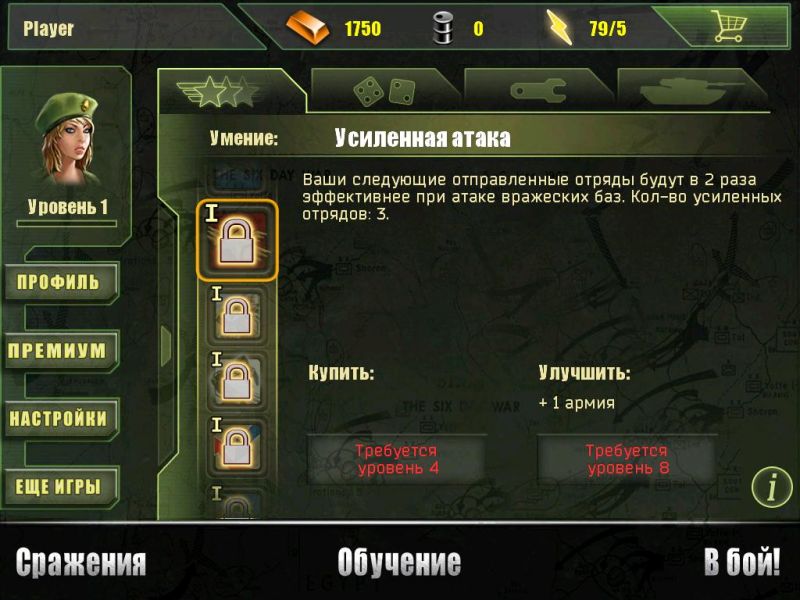Open the ЕЩЕ ИГРЫ menu
The height and width of the screenshot is (600, 800).
point(60,488)
